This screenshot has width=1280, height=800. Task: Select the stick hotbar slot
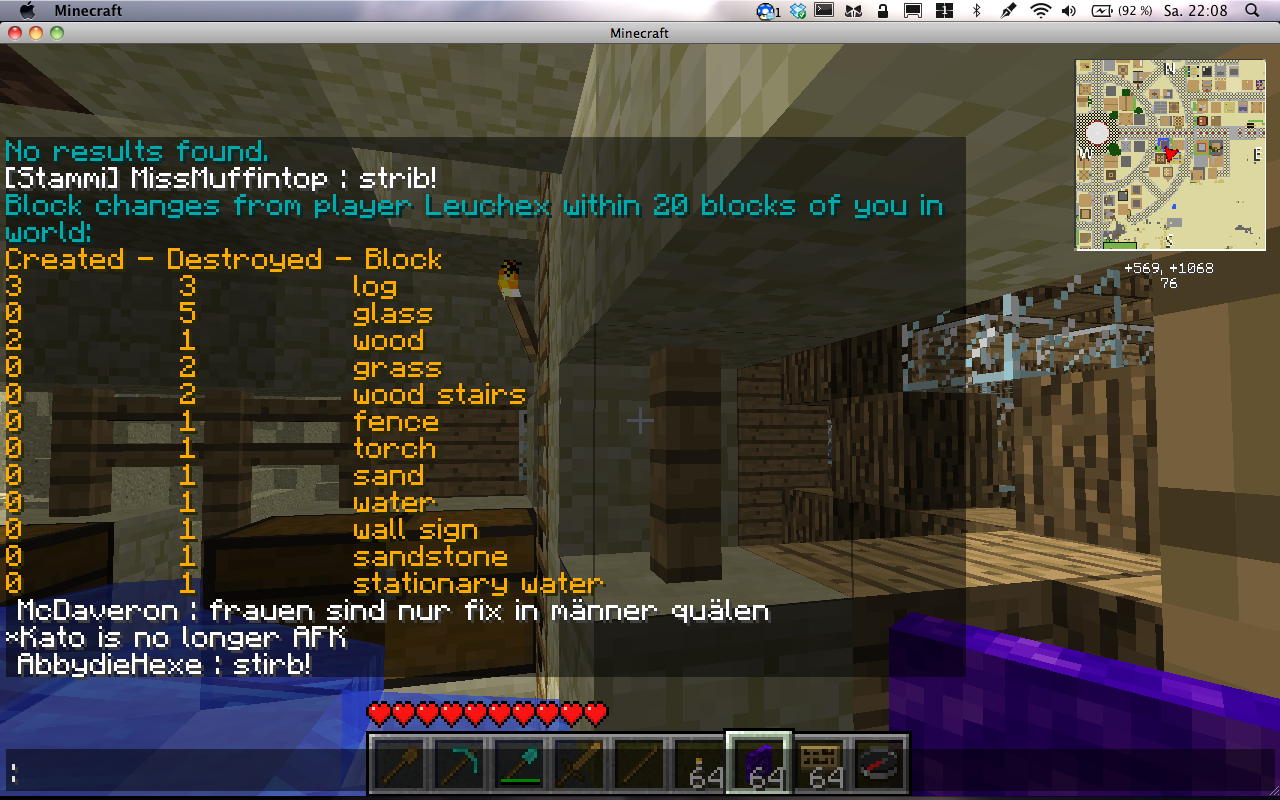pyautogui.click(x=640, y=765)
